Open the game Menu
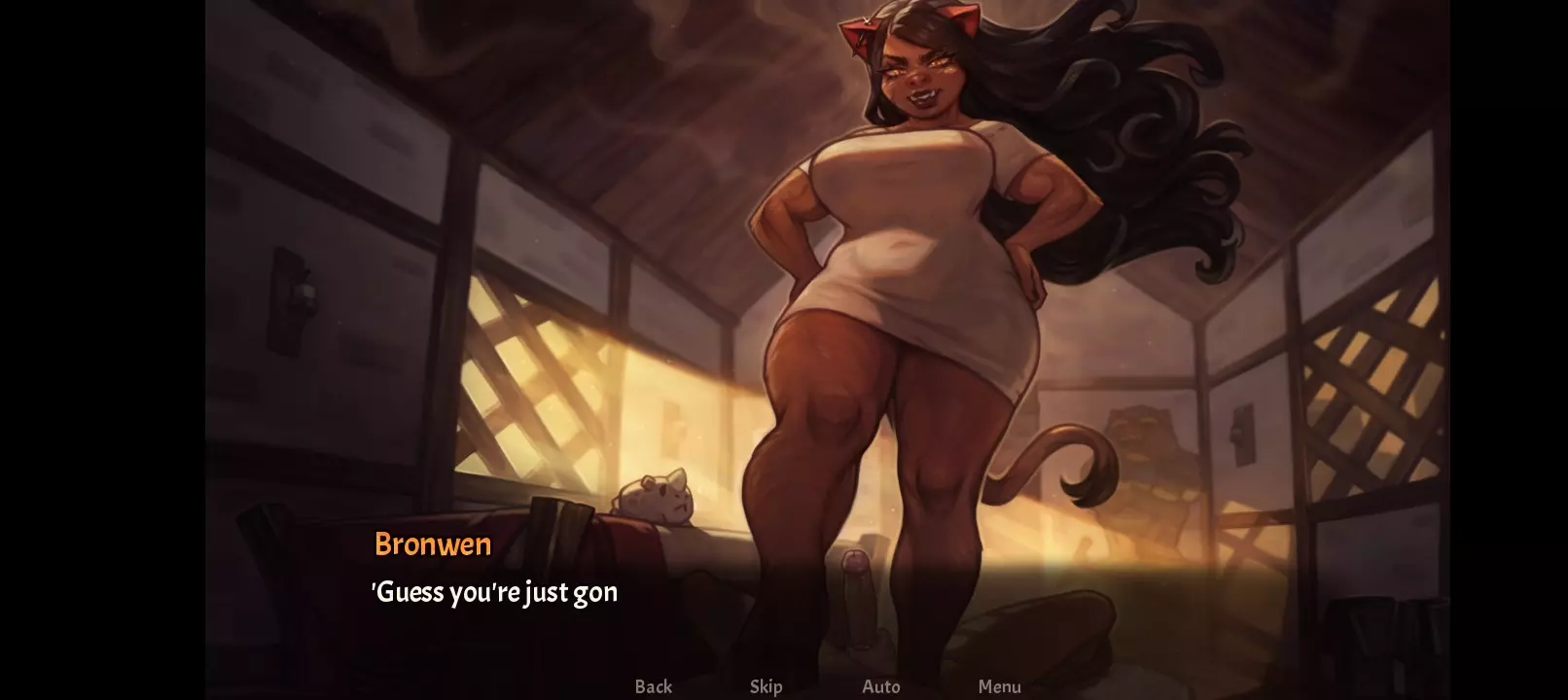 coord(999,686)
